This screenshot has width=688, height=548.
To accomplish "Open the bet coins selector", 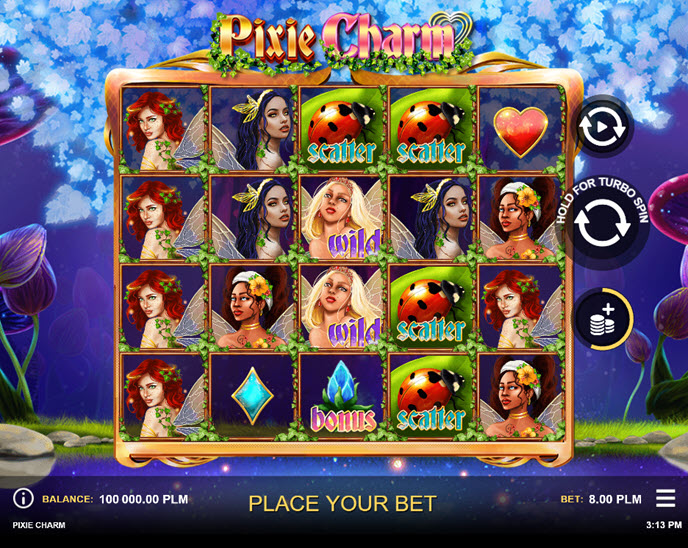I will click(604, 320).
